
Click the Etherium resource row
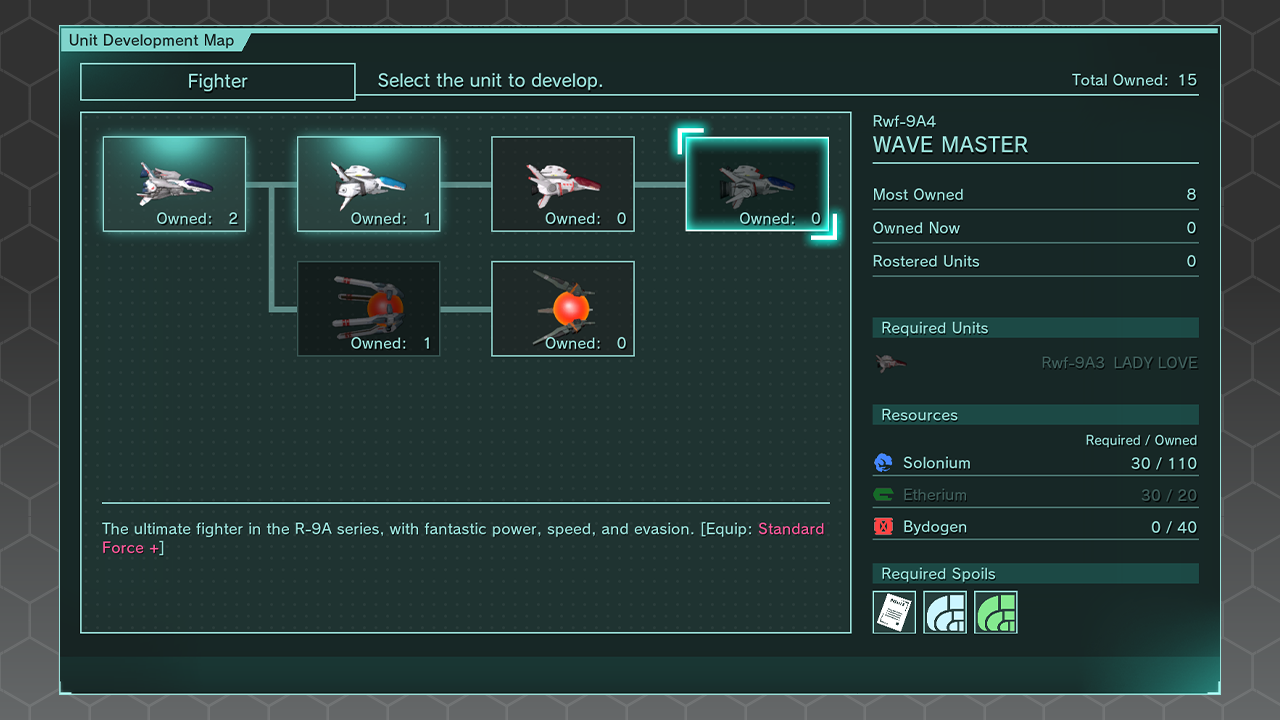(1035, 495)
